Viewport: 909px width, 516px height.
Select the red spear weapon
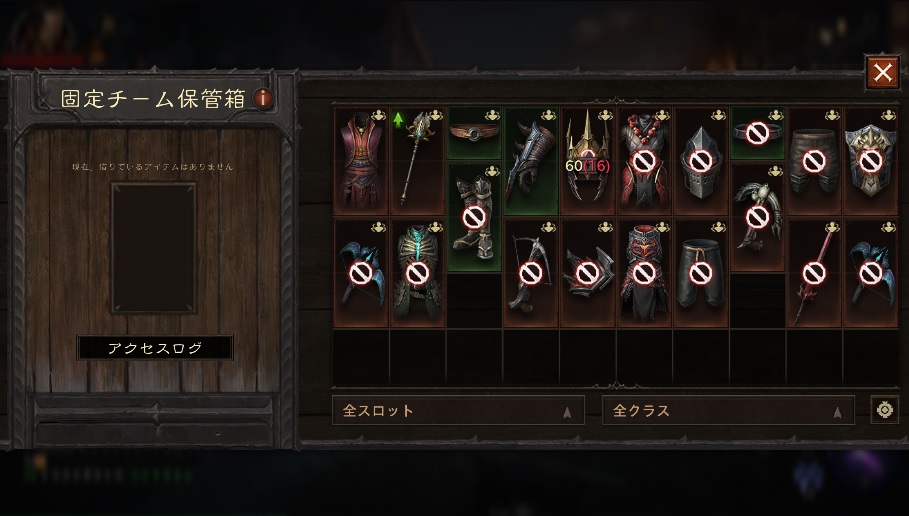point(813,273)
